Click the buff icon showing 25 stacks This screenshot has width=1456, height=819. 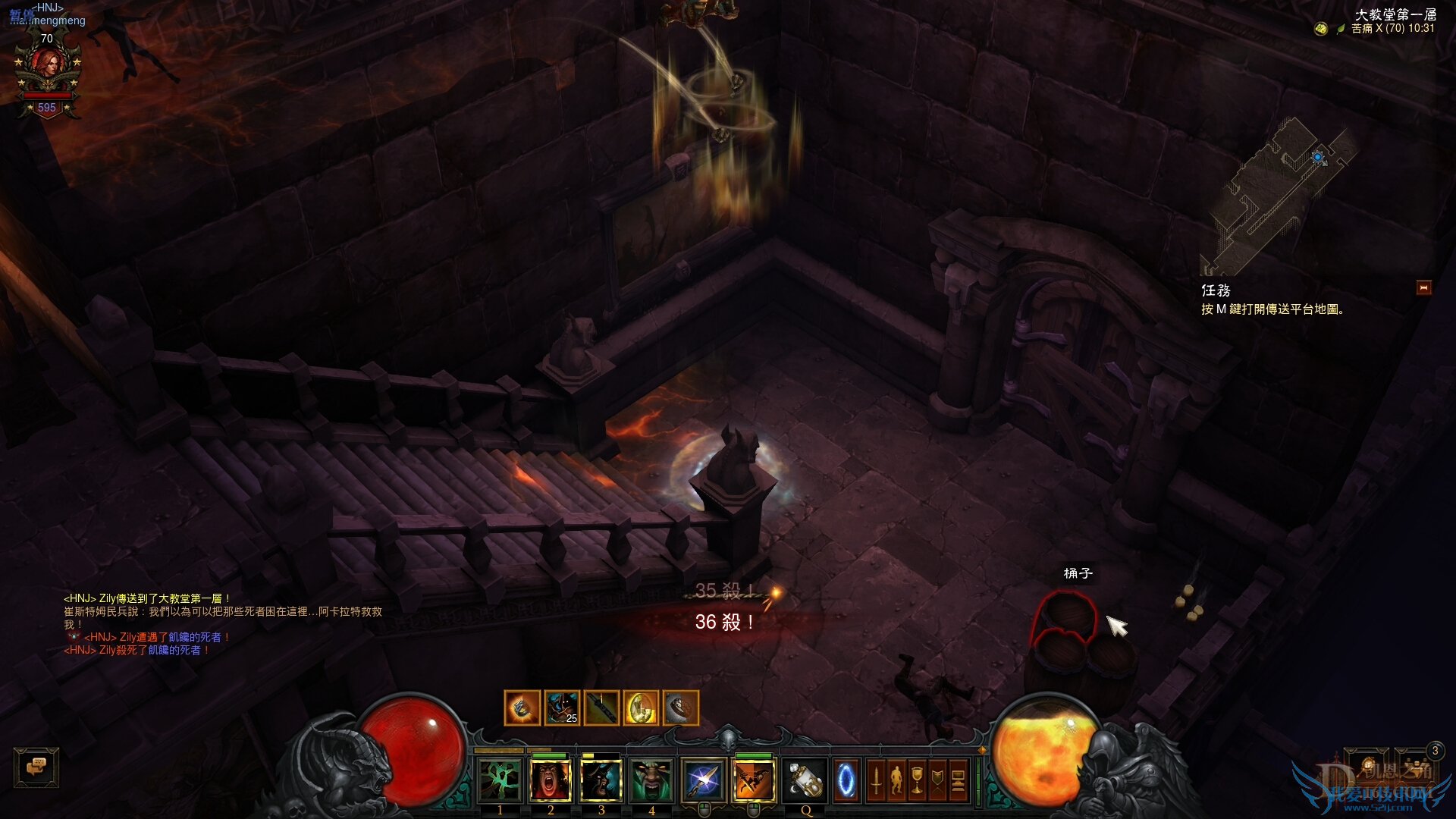pyautogui.click(x=562, y=708)
